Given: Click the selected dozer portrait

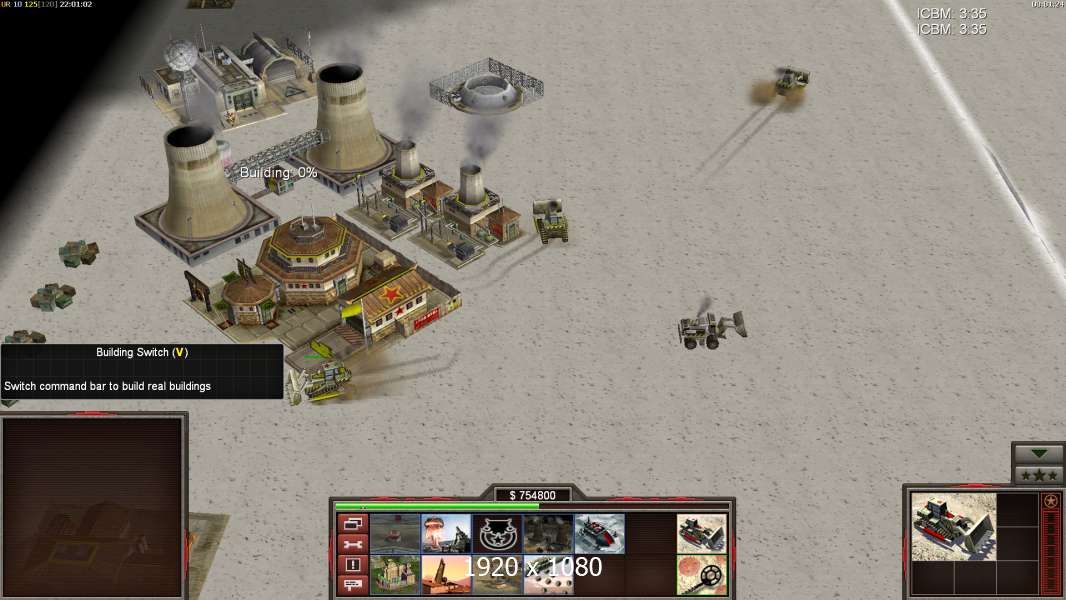Looking at the screenshot, I should 953,526.
